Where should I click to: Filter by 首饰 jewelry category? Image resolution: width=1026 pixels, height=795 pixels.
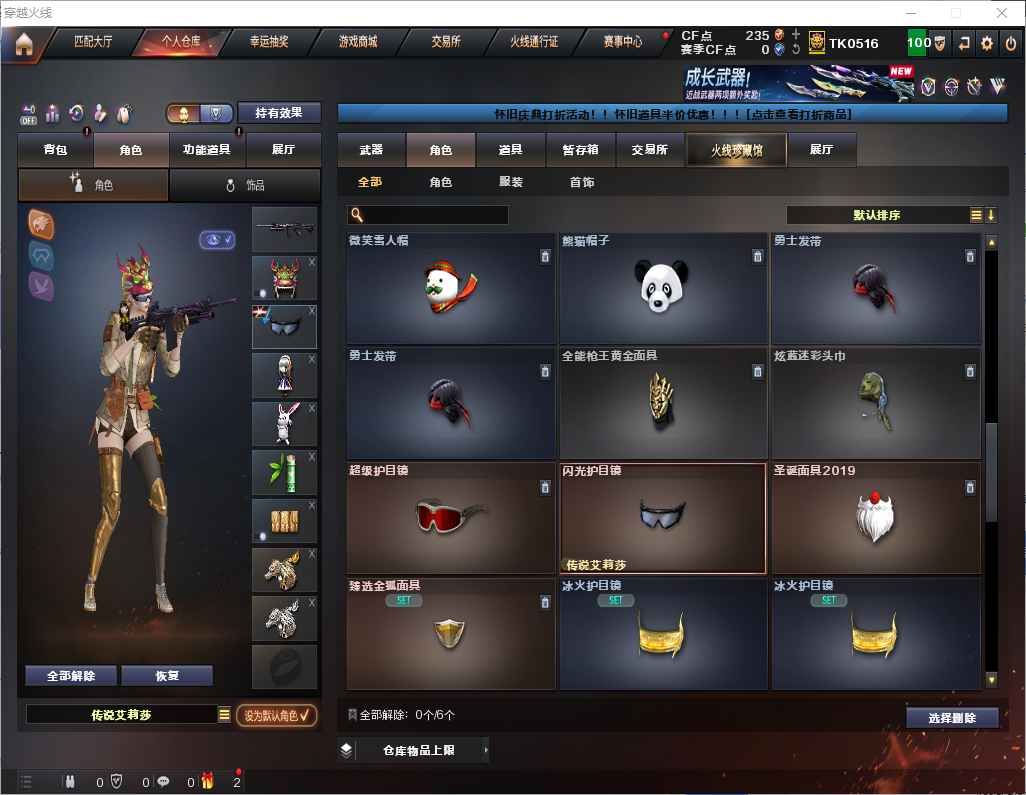click(x=582, y=182)
